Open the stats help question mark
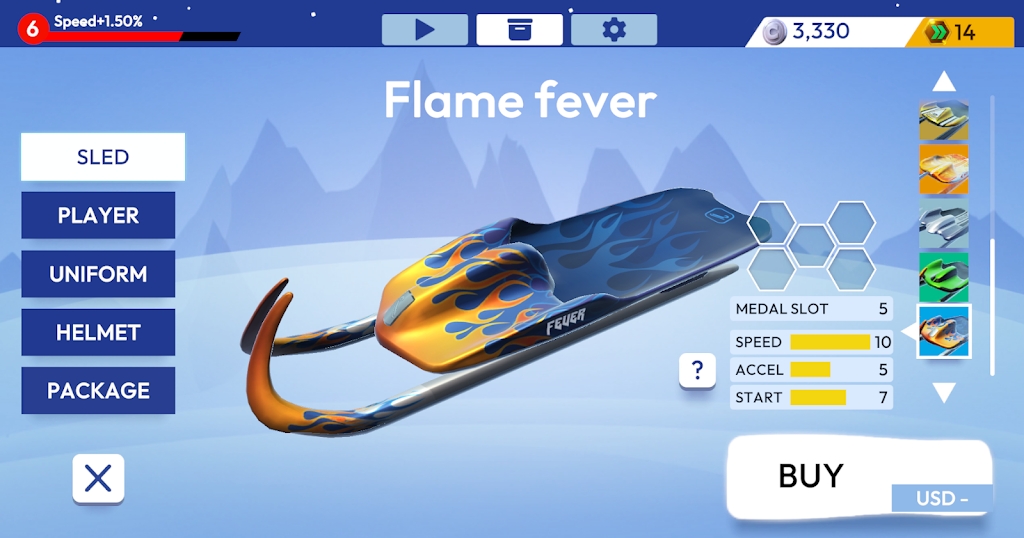 pos(697,371)
